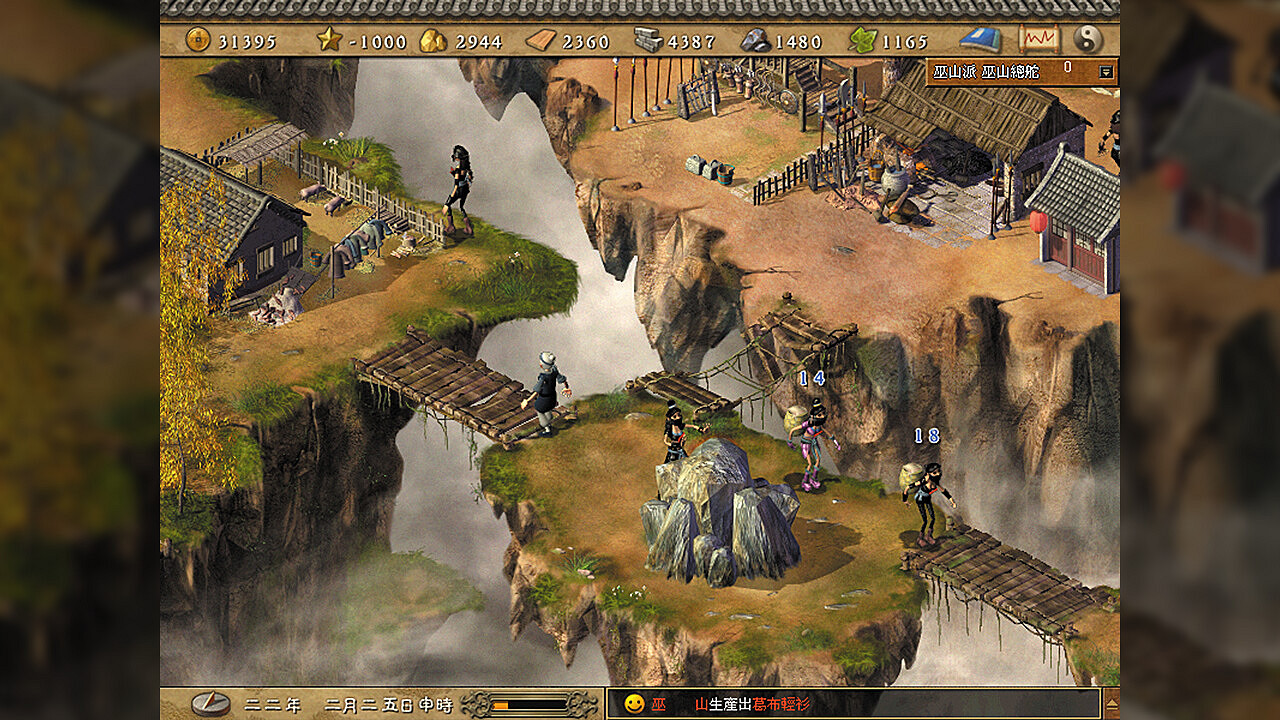Open the blue book icon
This screenshot has height=720, width=1280.
pos(980,39)
